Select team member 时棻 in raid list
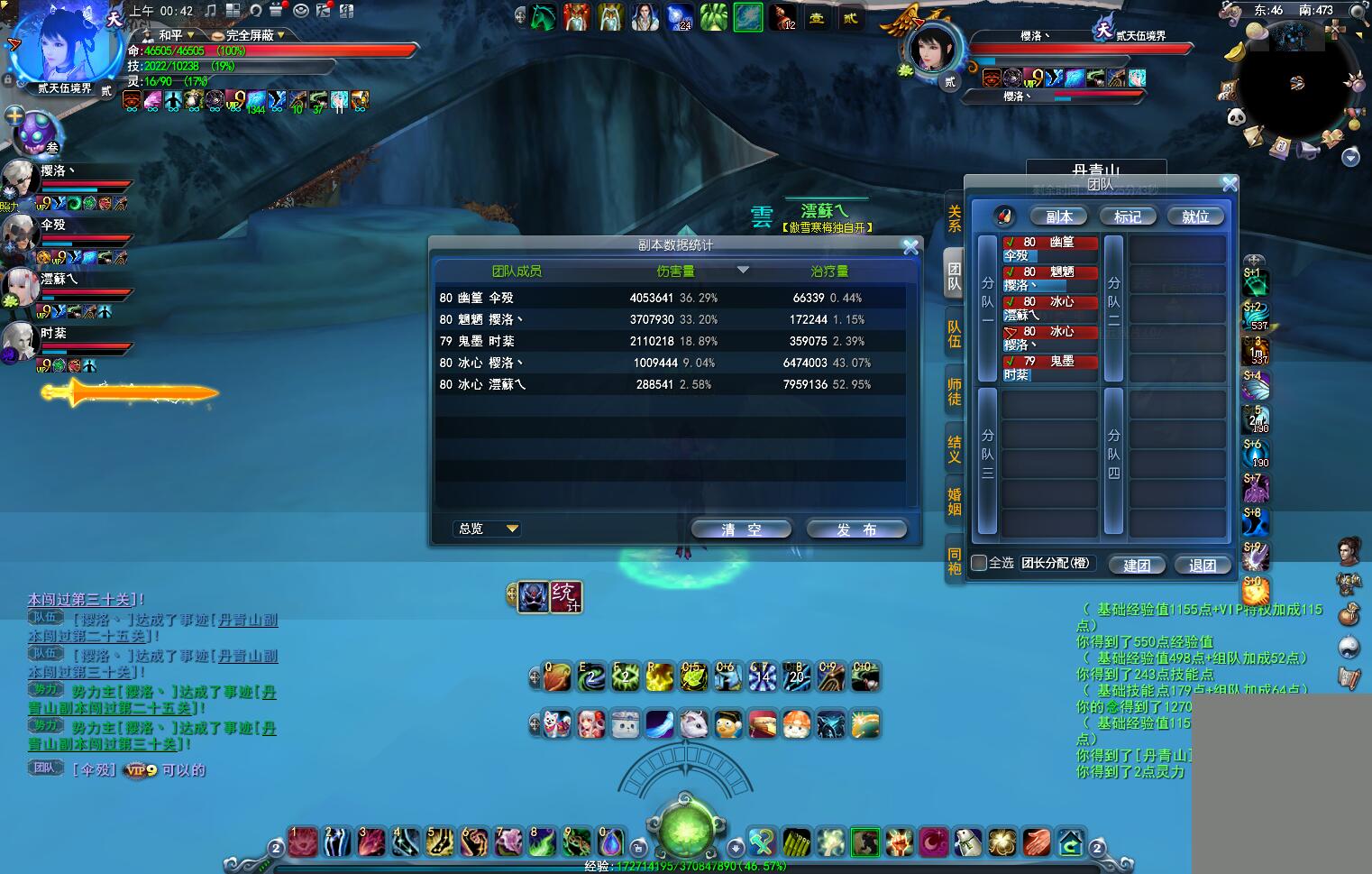The height and width of the screenshot is (874, 1372). 1050,368
